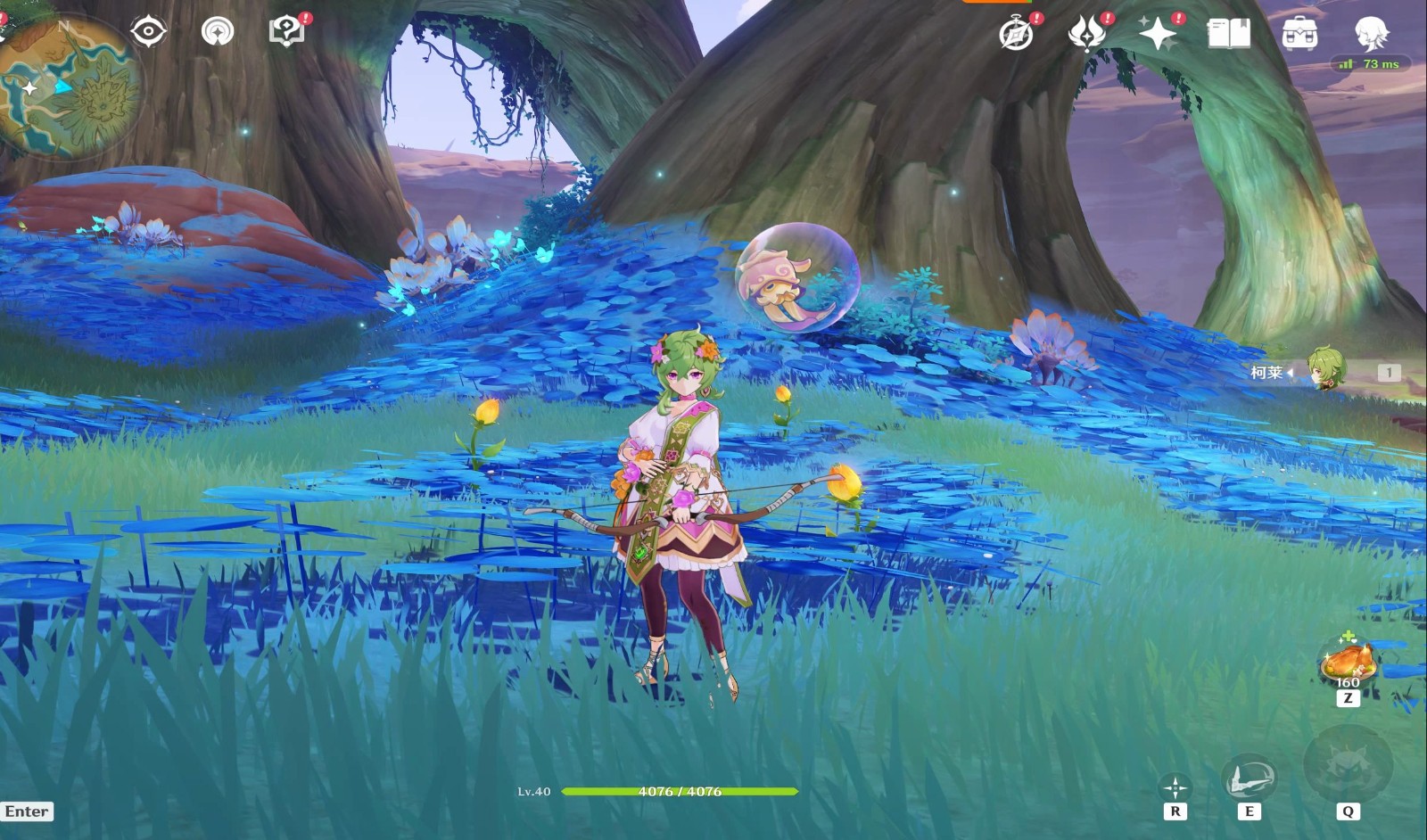Activate the elemental skill bow icon
1427x840 pixels.
tap(1249, 778)
